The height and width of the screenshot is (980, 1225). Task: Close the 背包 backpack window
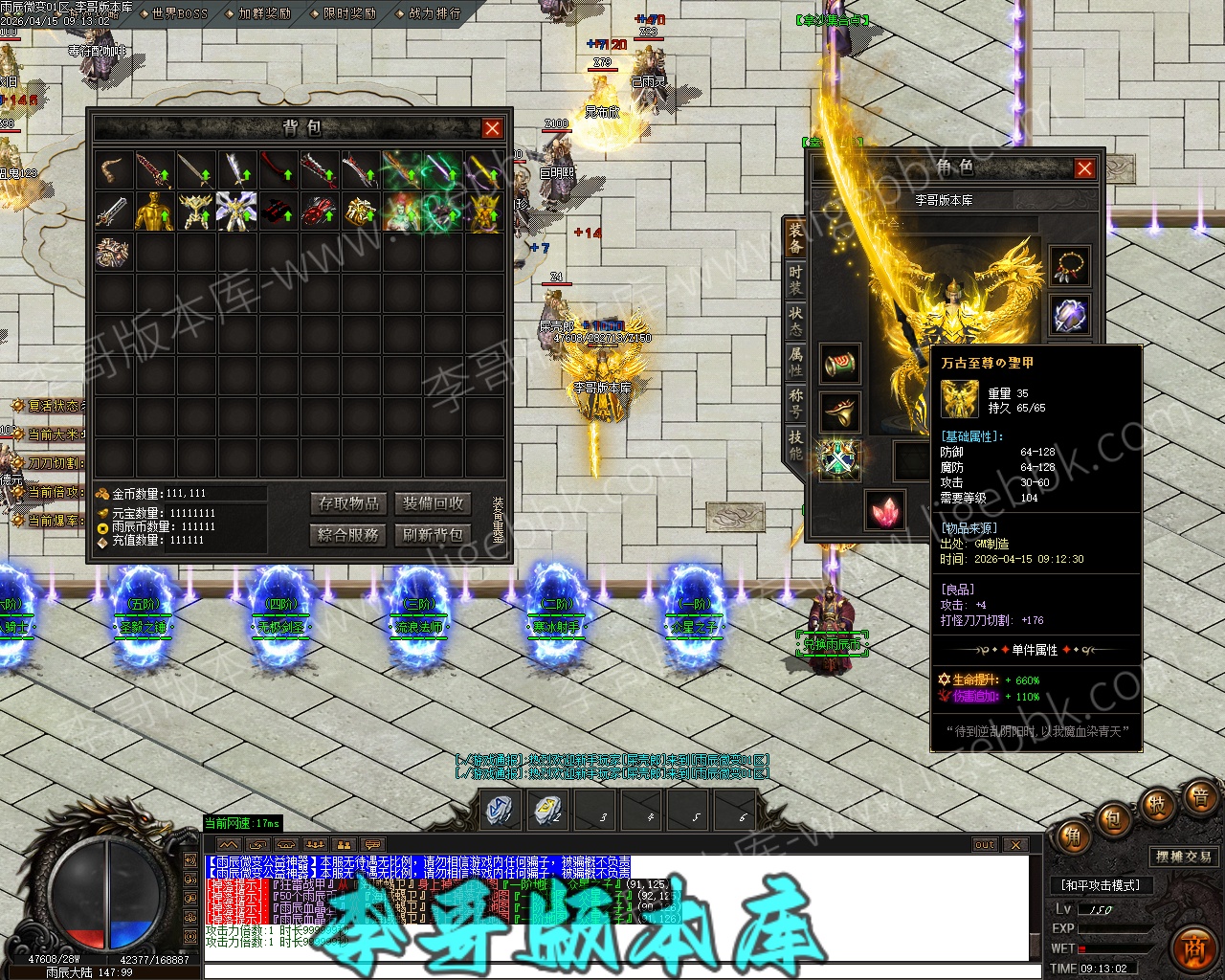click(x=492, y=128)
